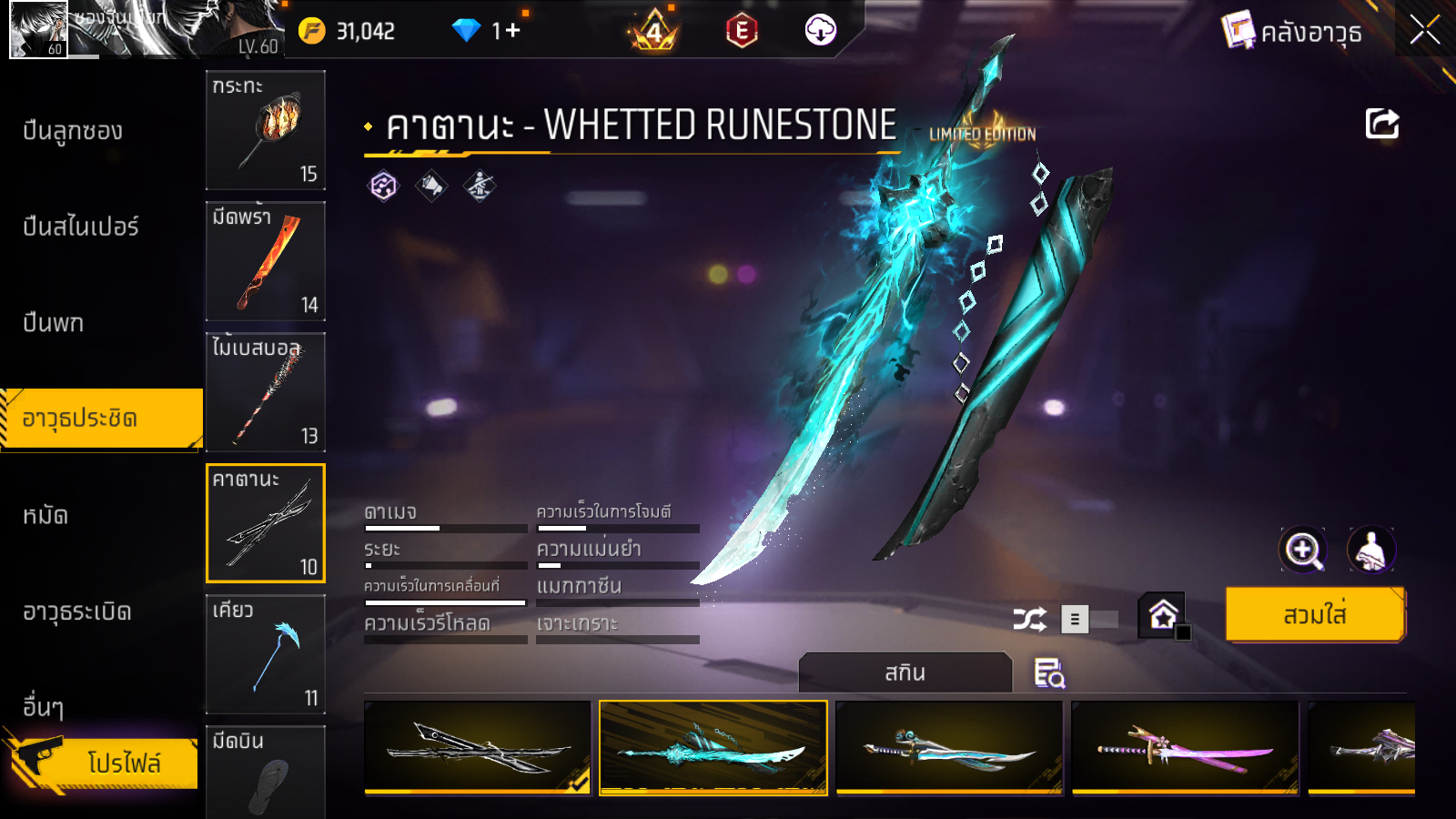
Task: Choose the มีดพร้า machete weapon
Action: pyautogui.click(x=266, y=261)
